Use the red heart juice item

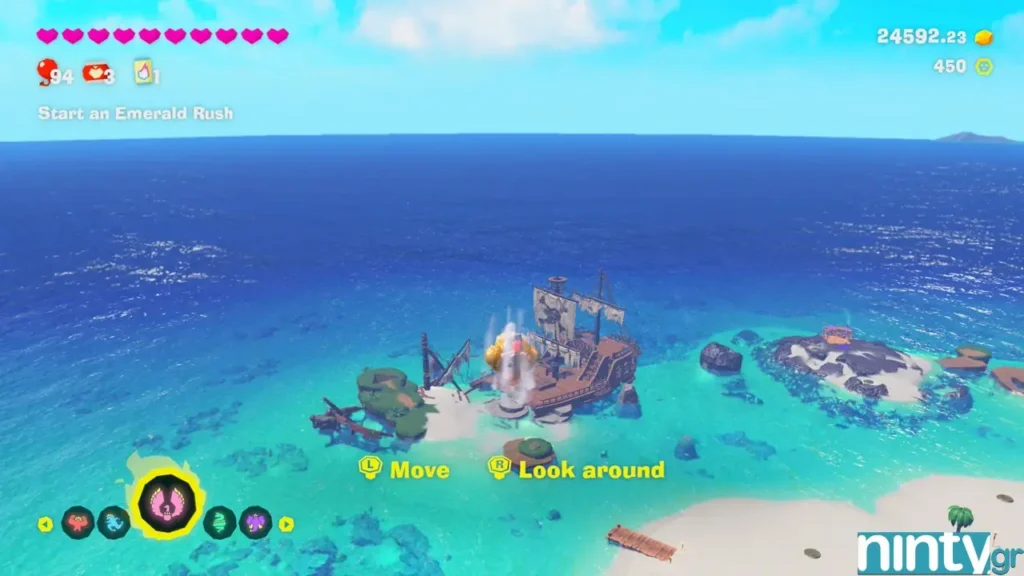[x=95, y=73]
